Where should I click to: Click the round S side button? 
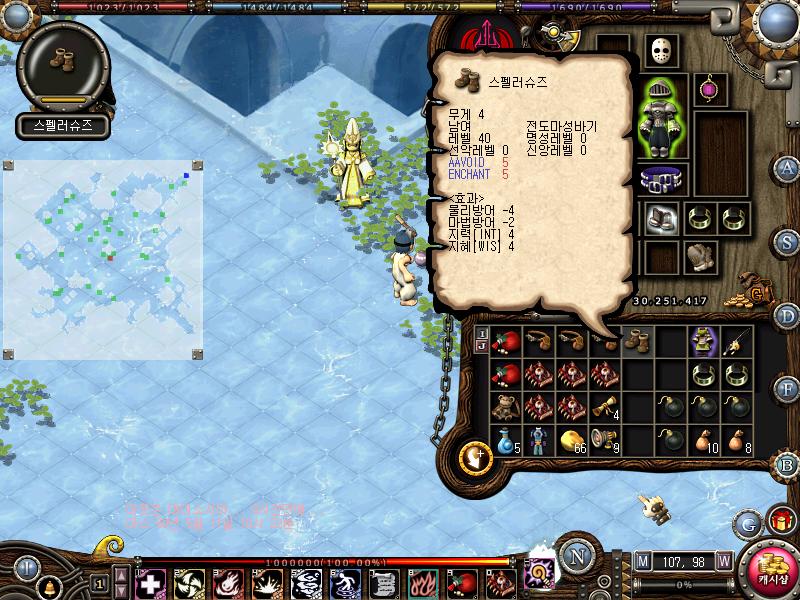[x=788, y=242]
